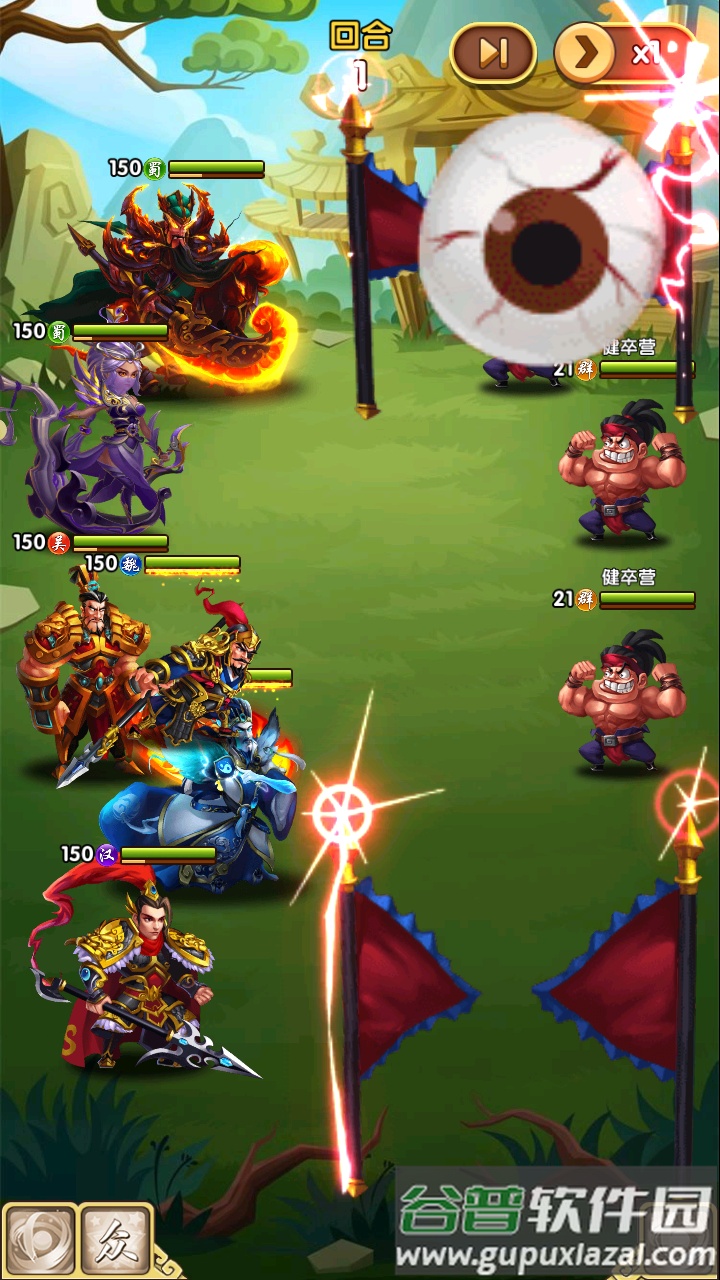Tap the 众 formation skill icon
The height and width of the screenshot is (1280, 720).
point(115,1241)
